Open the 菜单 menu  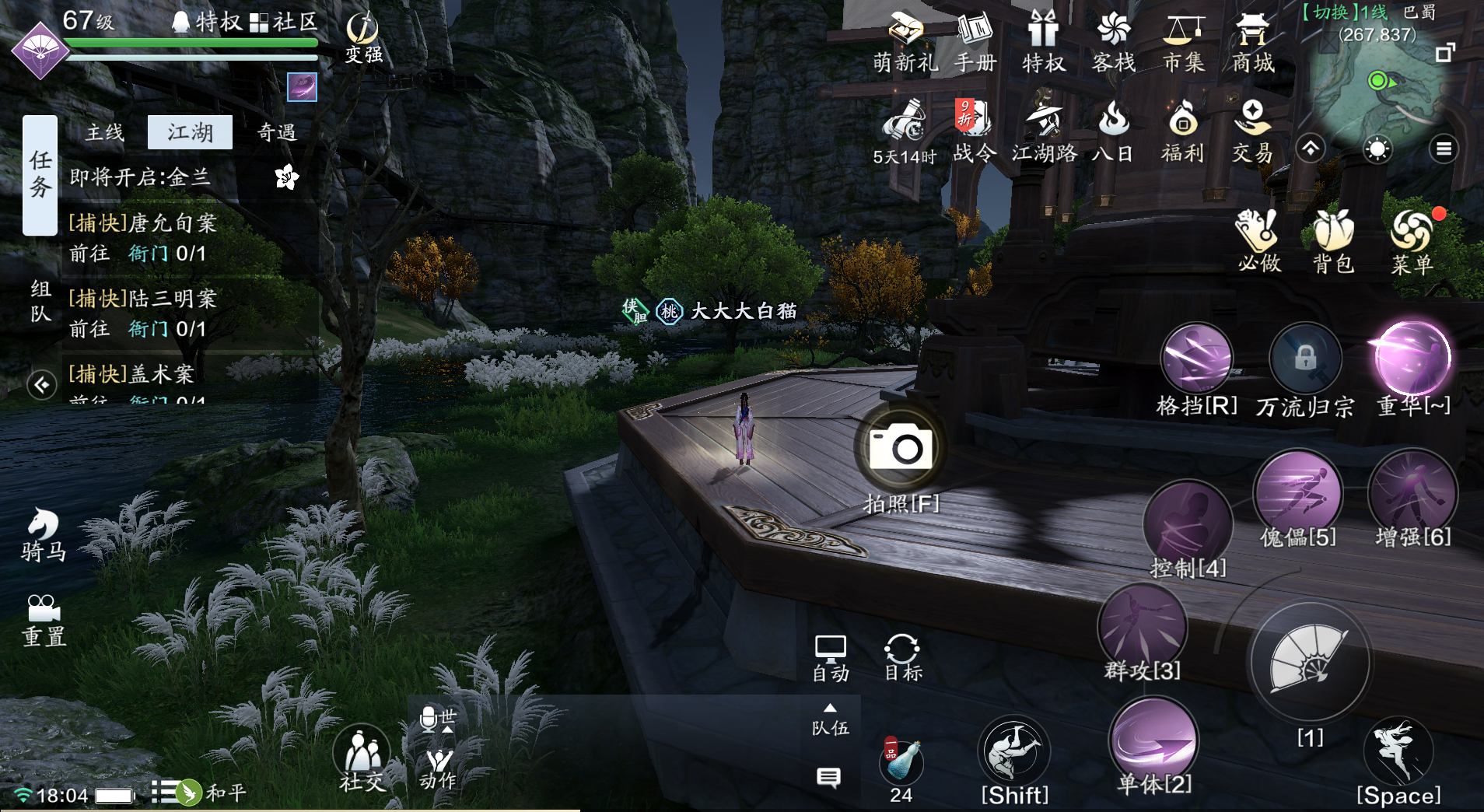tap(1412, 240)
